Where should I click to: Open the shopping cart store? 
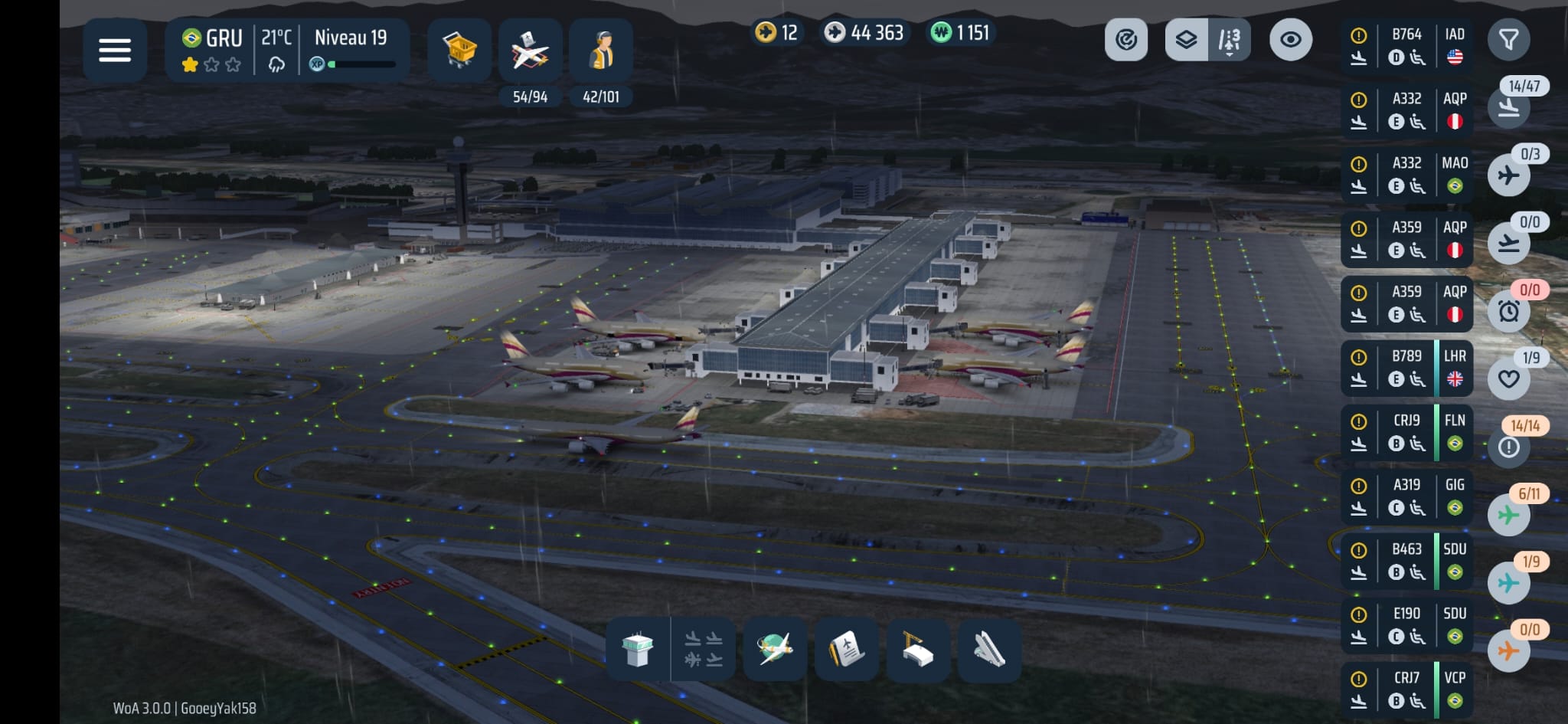[x=459, y=51]
